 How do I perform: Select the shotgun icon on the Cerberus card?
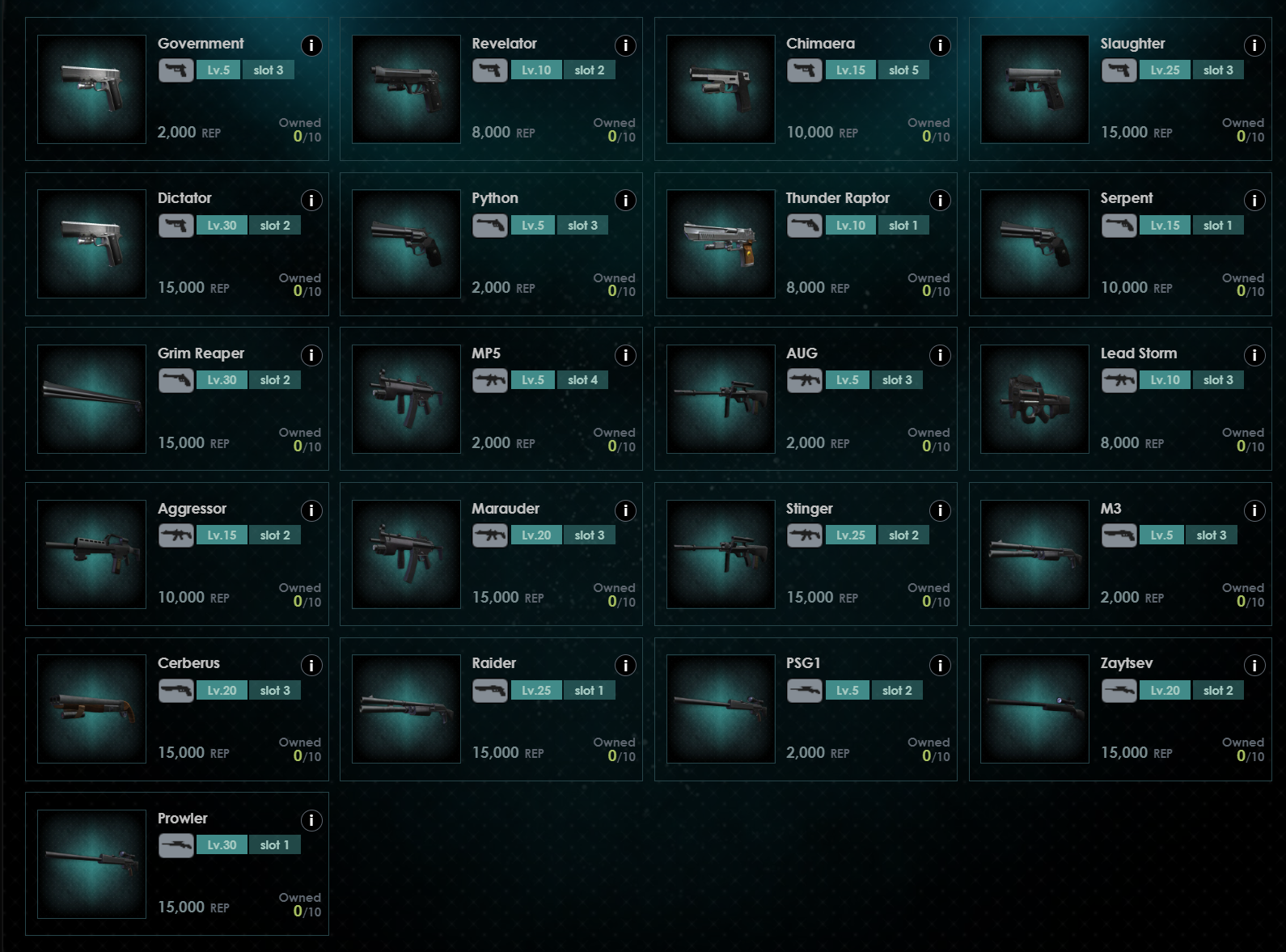click(x=176, y=690)
